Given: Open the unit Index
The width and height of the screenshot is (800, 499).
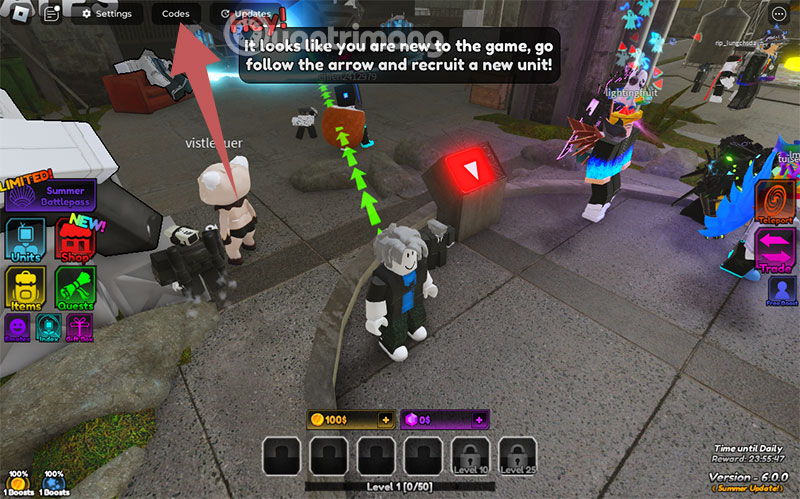Looking at the screenshot, I should 48,326.
